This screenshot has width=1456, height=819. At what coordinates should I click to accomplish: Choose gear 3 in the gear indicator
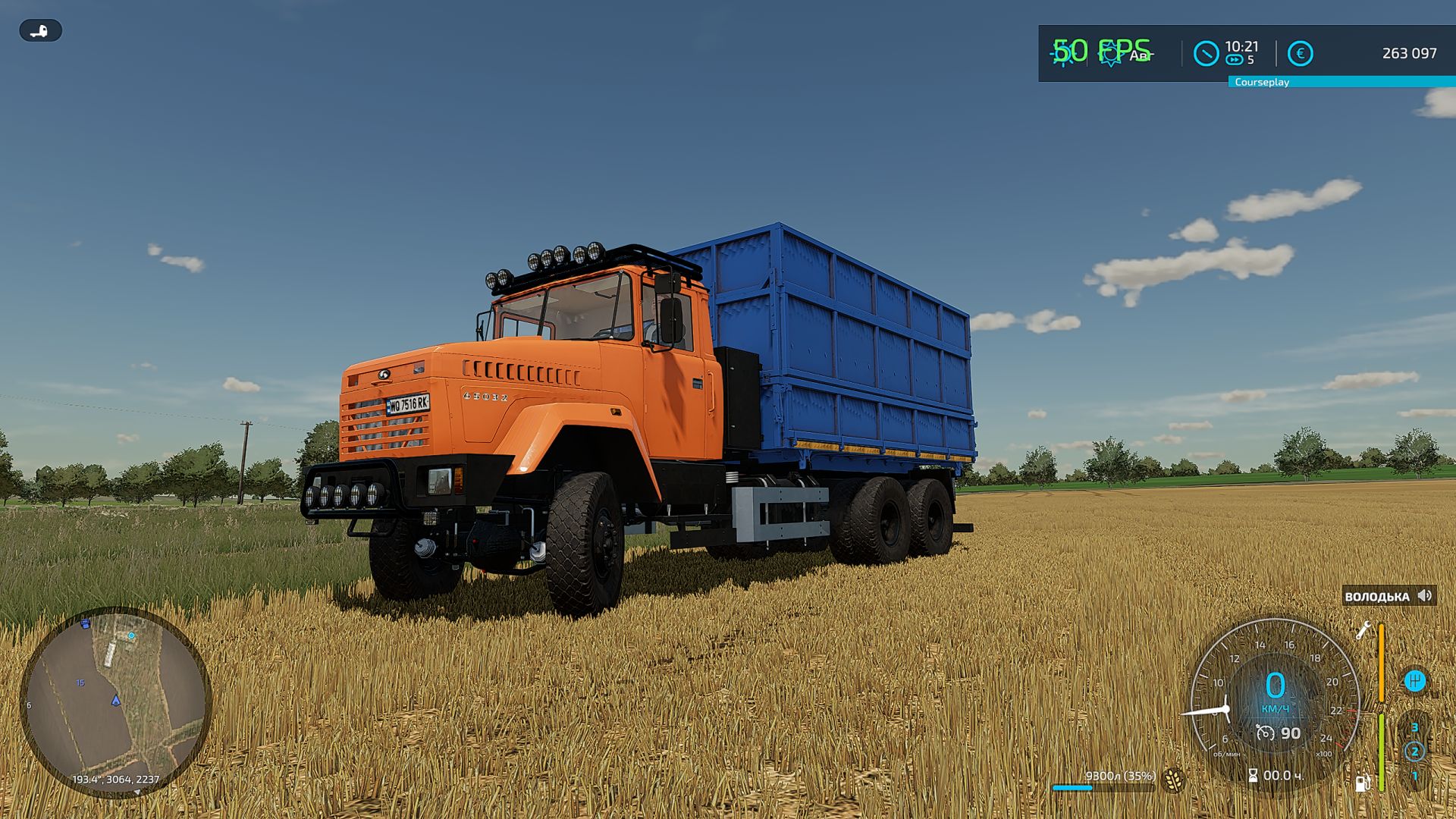pos(1414,727)
